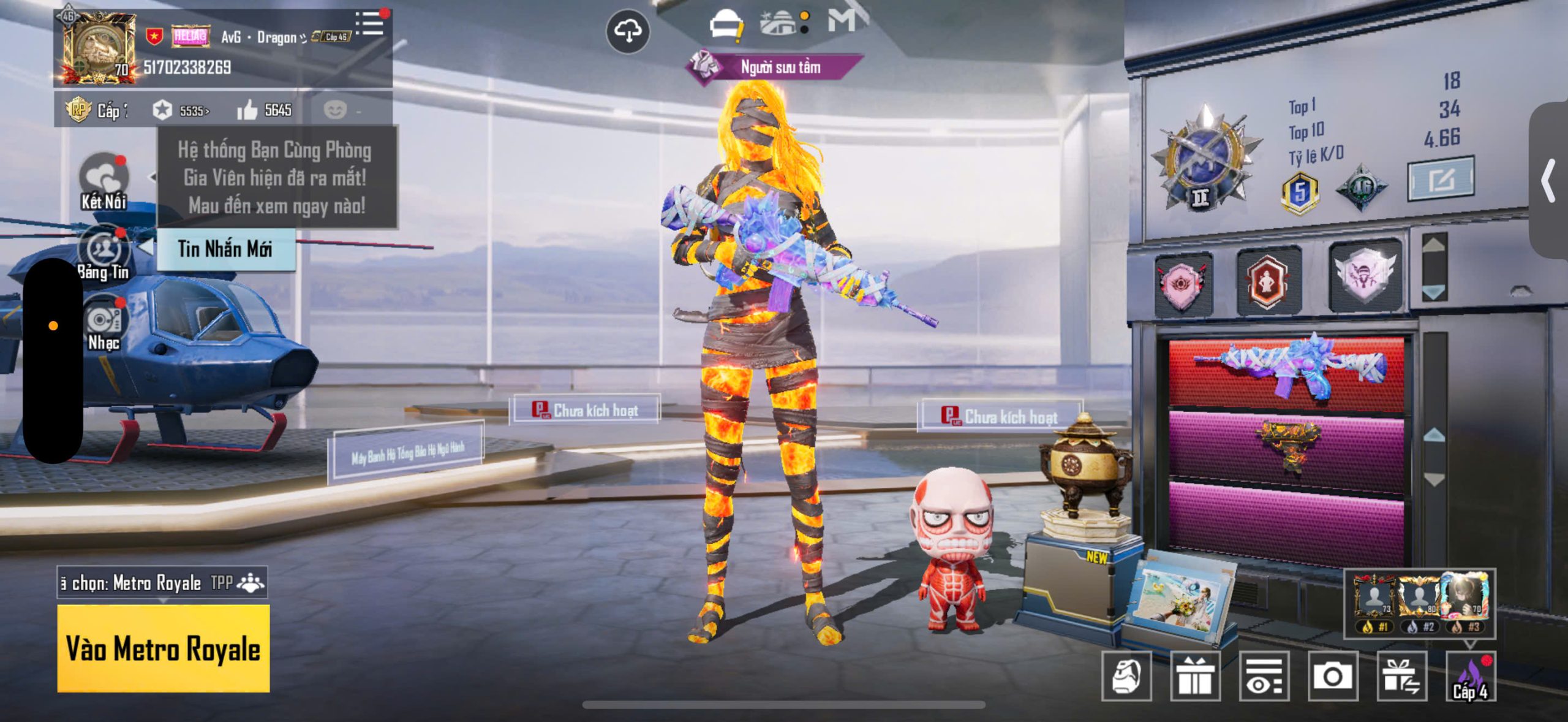This screenshot has height=722, width=1568.
Task: Open the display visibility eye icon
Action: [x=1264, y=676]
